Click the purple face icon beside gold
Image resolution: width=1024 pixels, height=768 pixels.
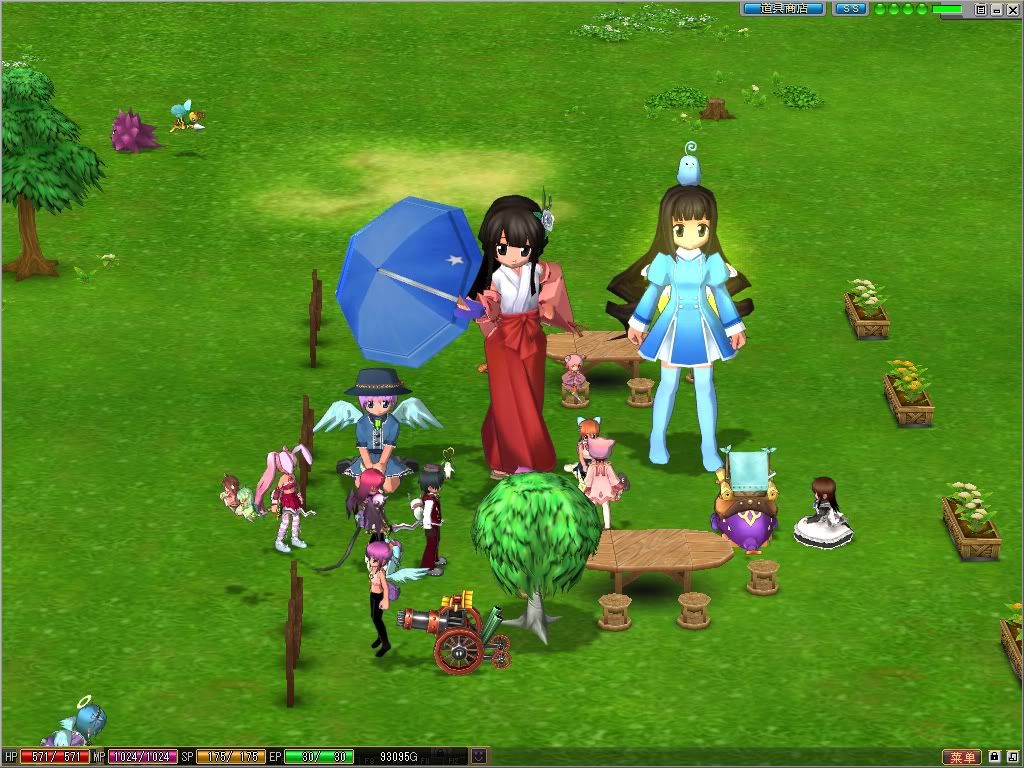pos(479,757)
